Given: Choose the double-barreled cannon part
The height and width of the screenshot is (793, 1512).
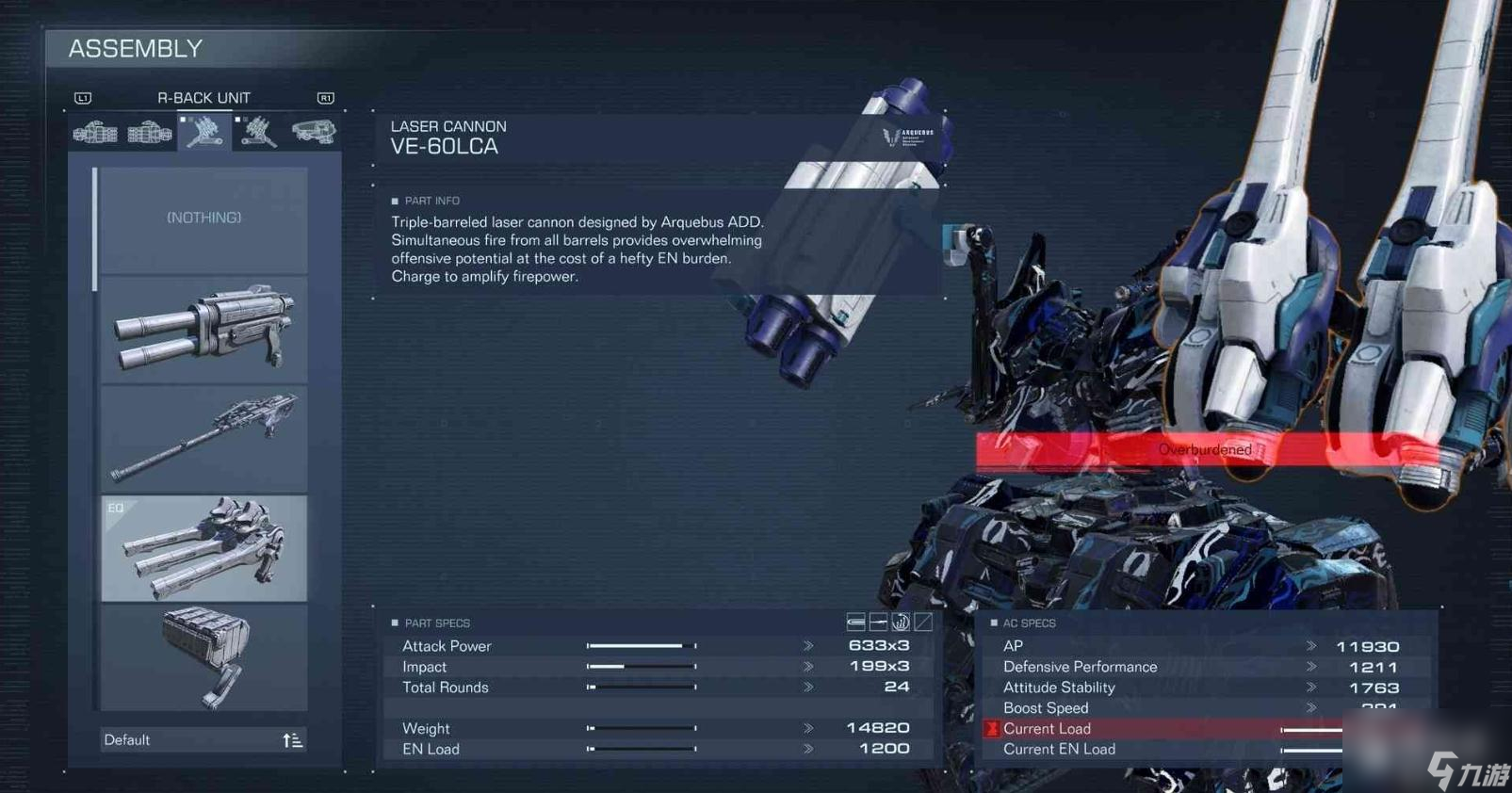Looking at the screenshot, I should click(x=203, y=330).
